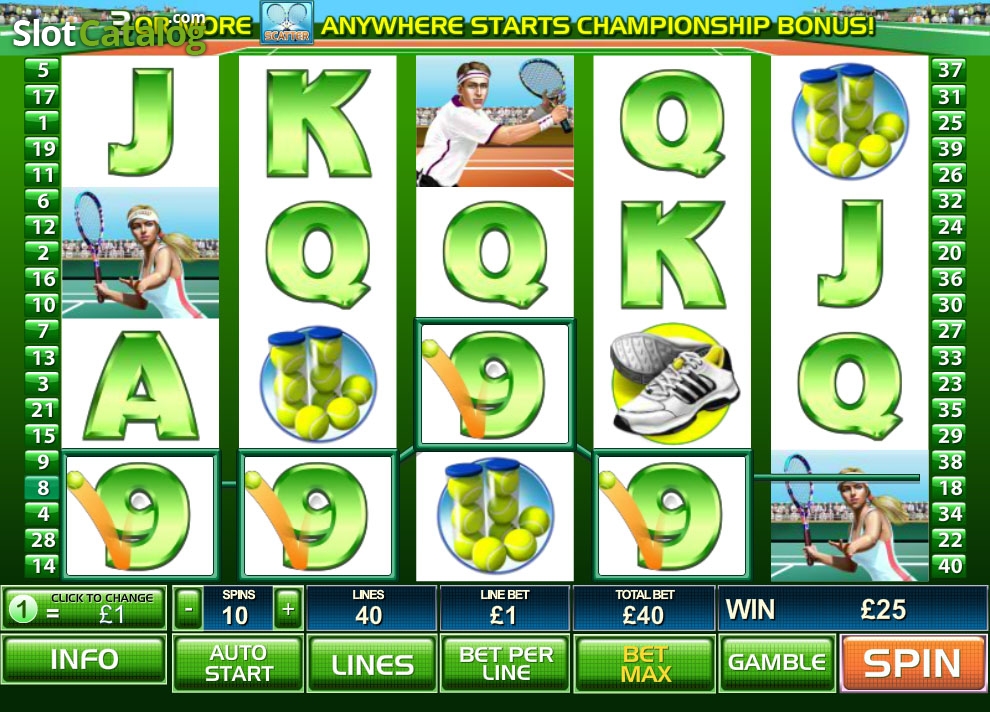990x712 pixels.
Task: Decrease the auto spins count with minus
Action: (x=188, y=607)
